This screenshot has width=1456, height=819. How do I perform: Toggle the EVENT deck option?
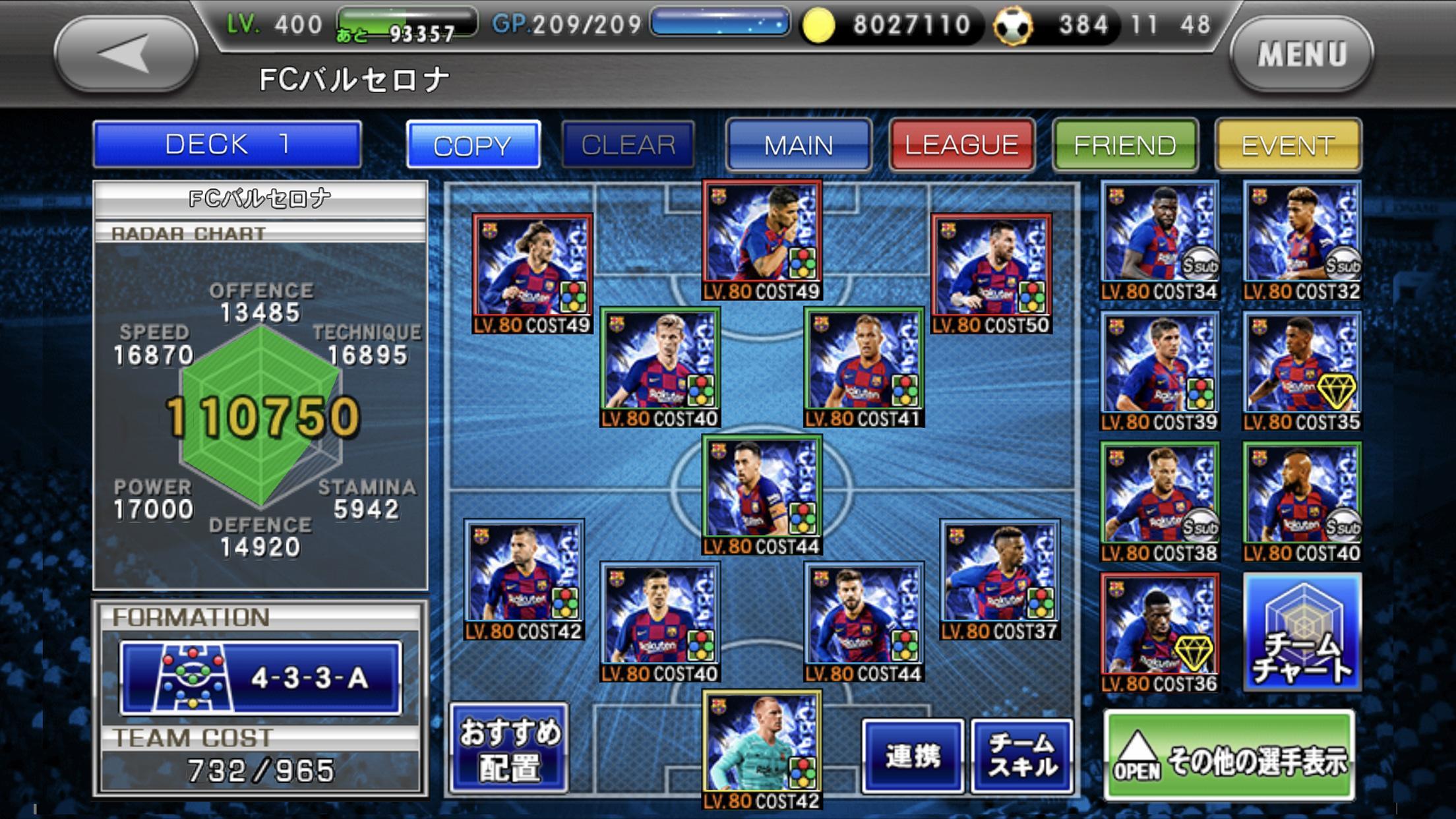(1287, 144)
